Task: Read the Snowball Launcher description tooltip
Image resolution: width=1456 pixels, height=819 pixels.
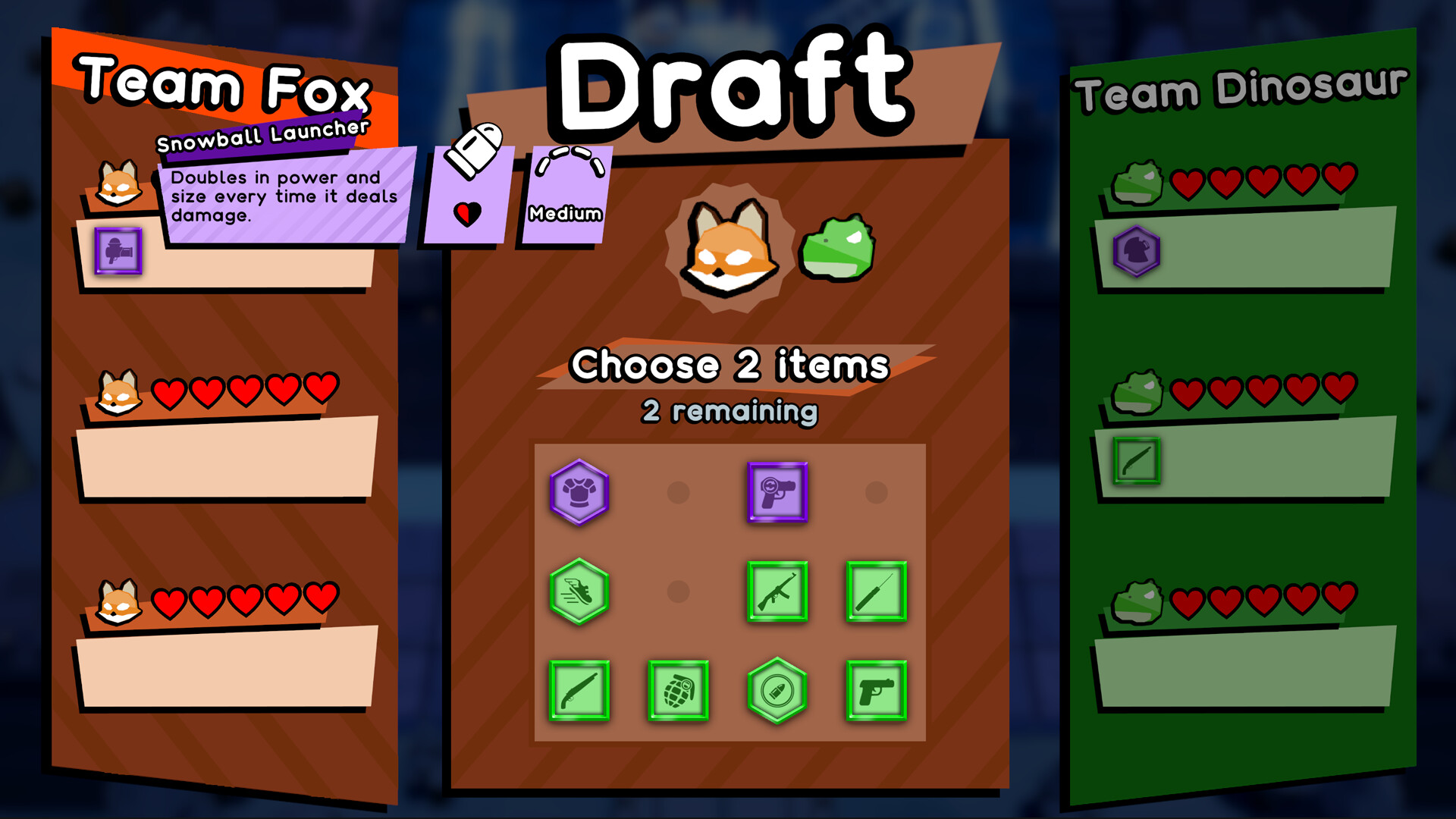Action: (281, 196)
